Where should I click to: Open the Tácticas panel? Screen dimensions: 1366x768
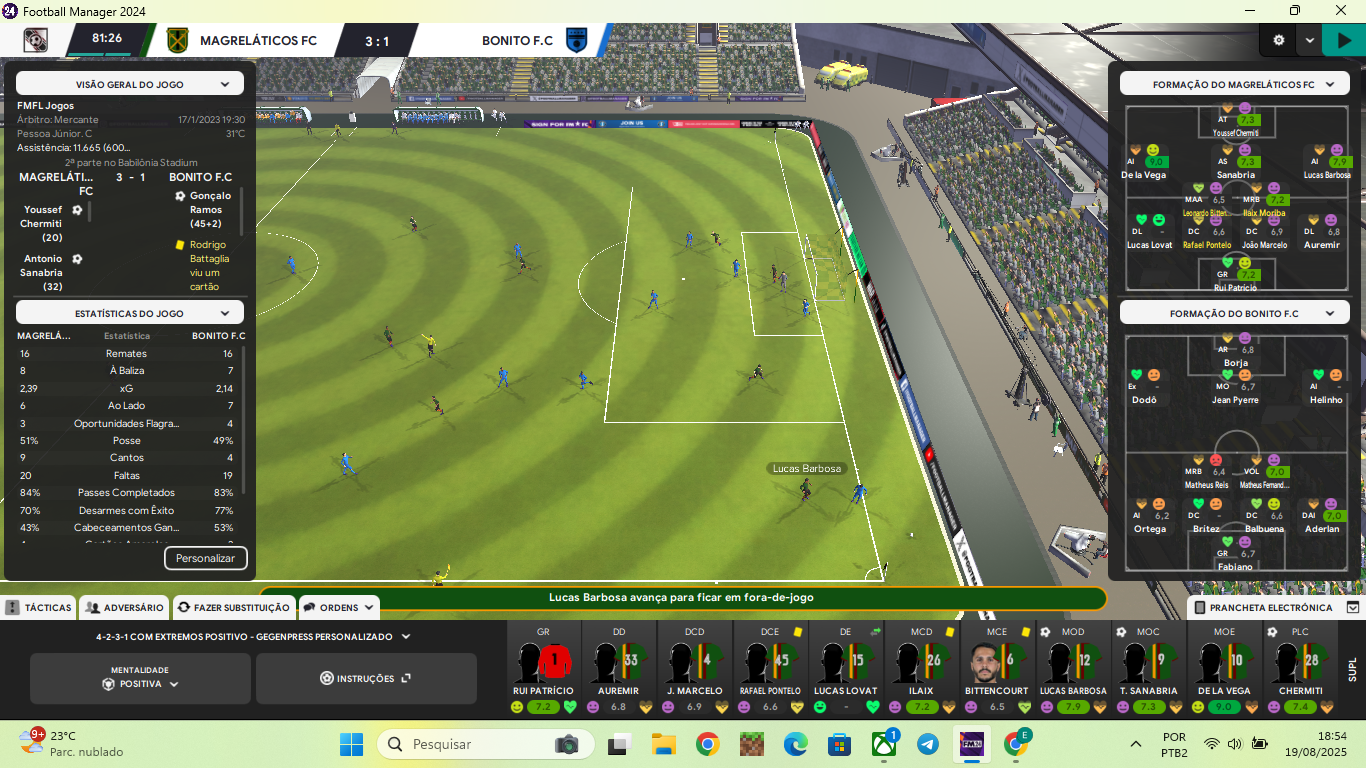coord(38,607)
